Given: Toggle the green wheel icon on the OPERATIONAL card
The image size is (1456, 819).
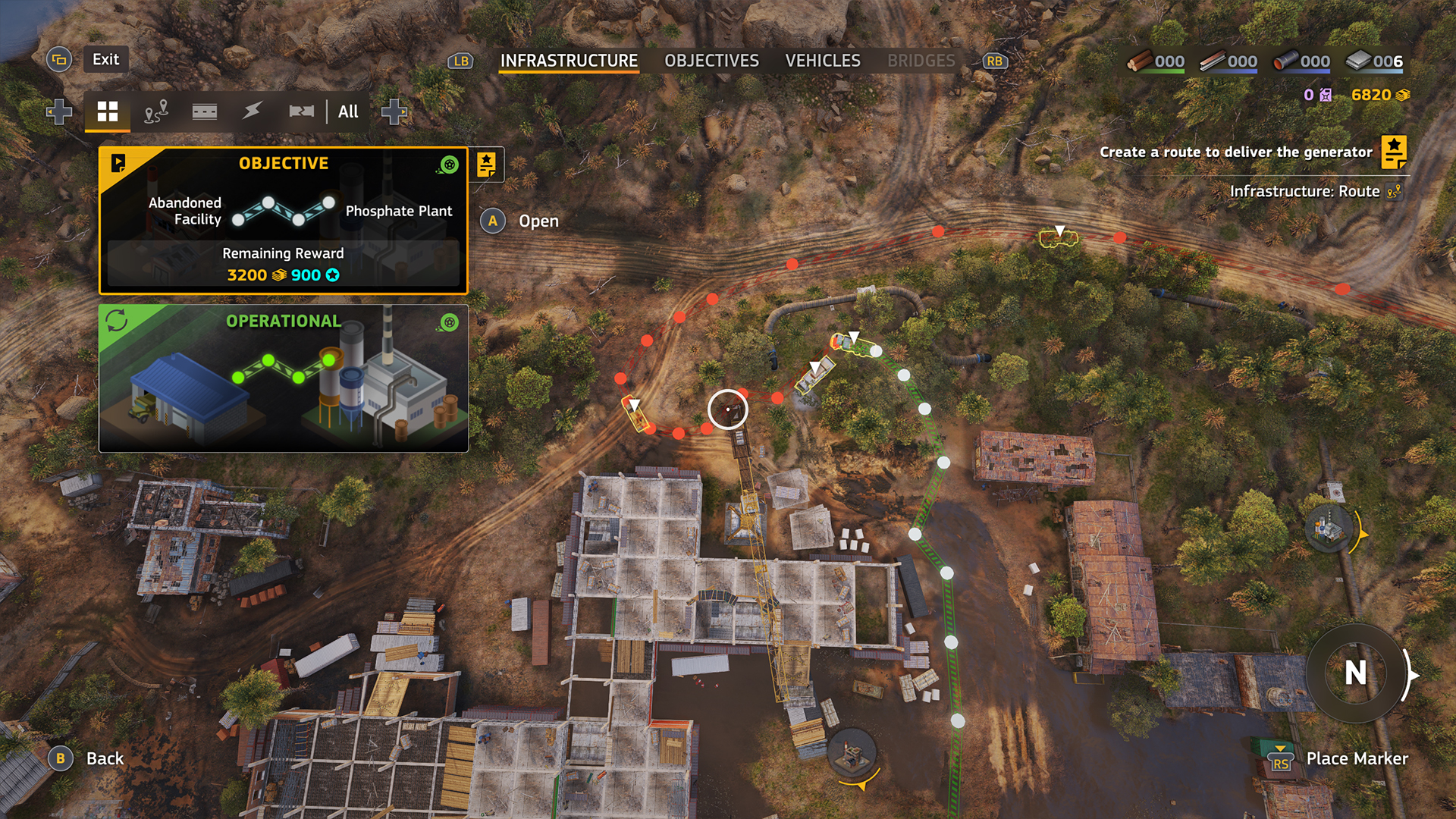Looking at the screenshot, I should (x=450, y=322).
